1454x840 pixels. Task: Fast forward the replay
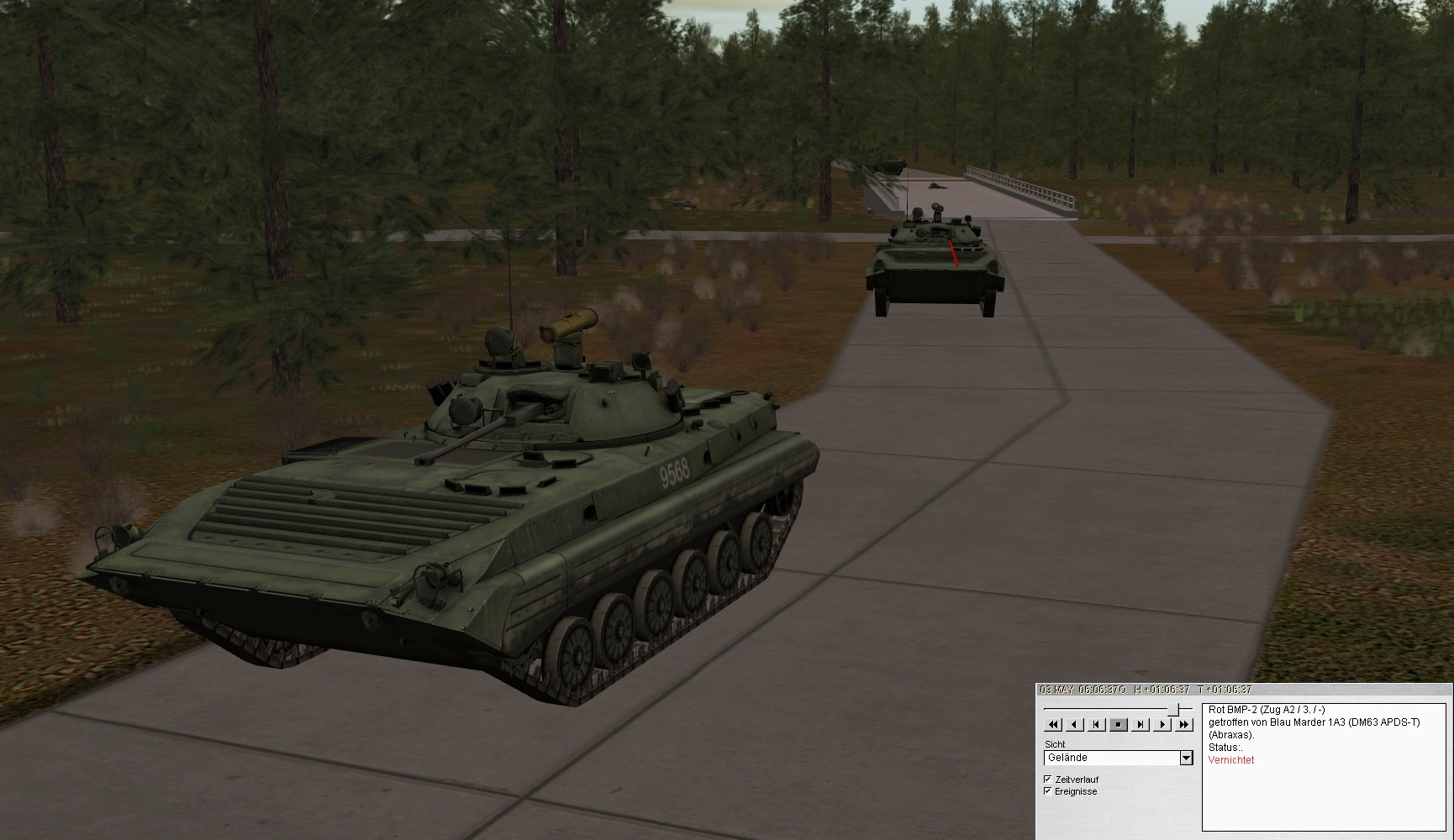[x=1184, y=725]
